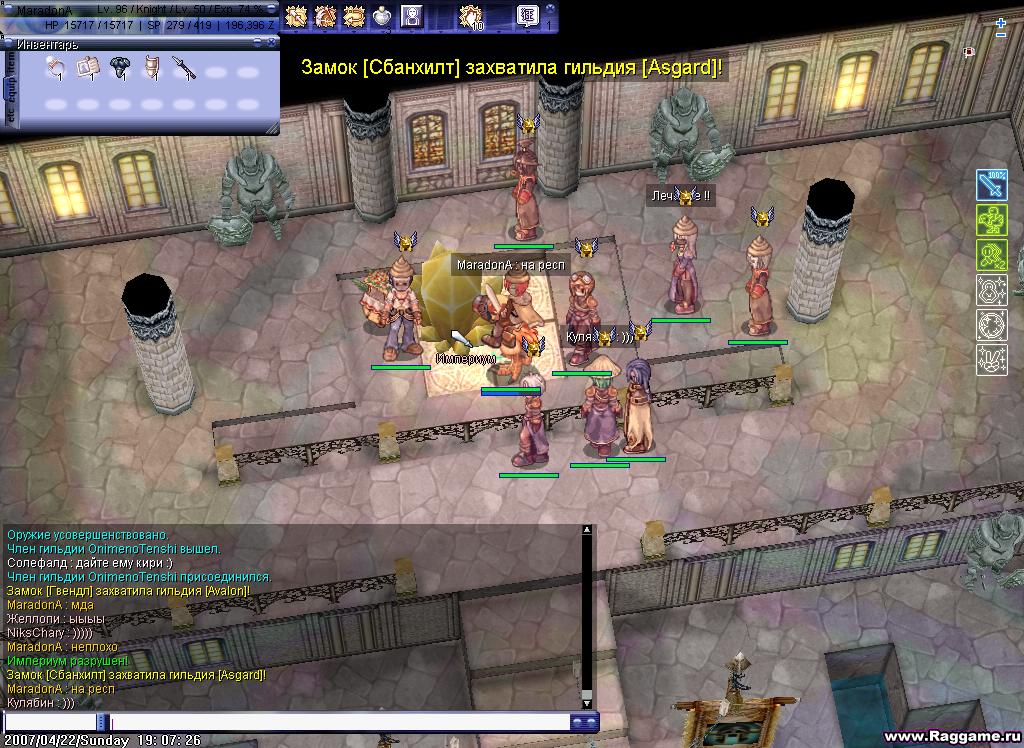Select the dark helmet item in inventory

click(121, 68)
